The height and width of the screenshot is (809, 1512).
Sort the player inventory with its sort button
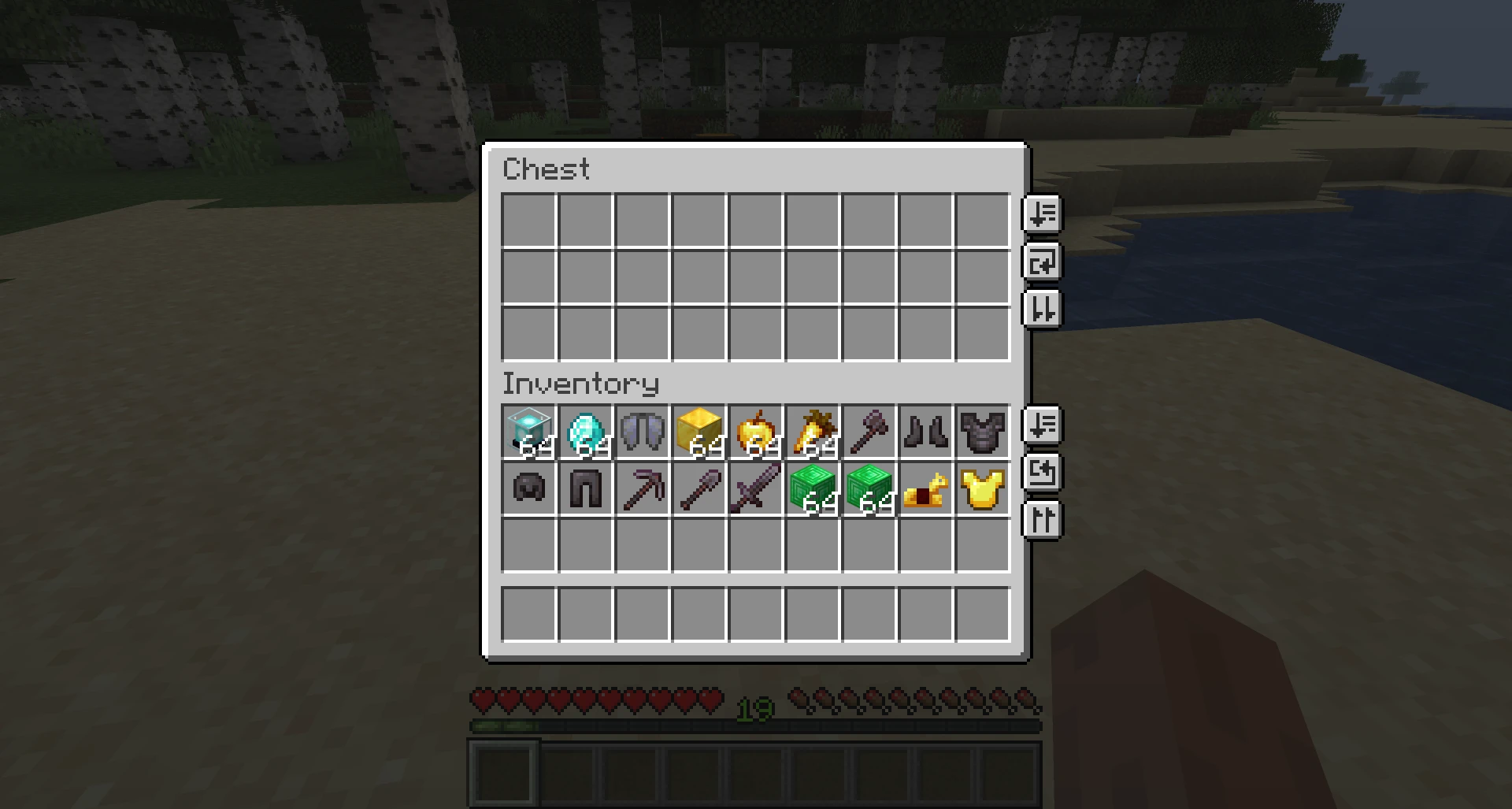(x=1043, y=425)
